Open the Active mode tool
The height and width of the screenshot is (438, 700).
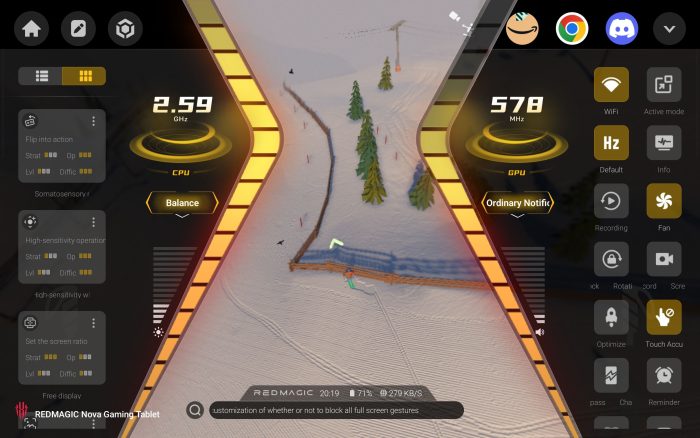663,85
